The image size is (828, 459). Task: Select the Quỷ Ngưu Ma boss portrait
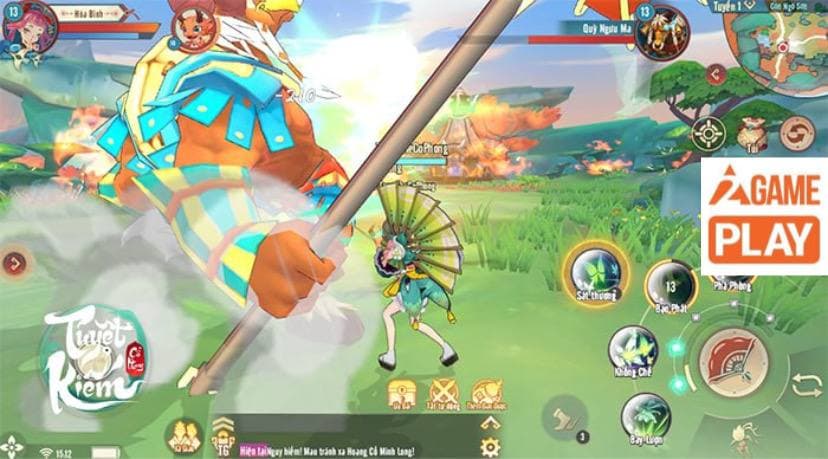(661, 31)
